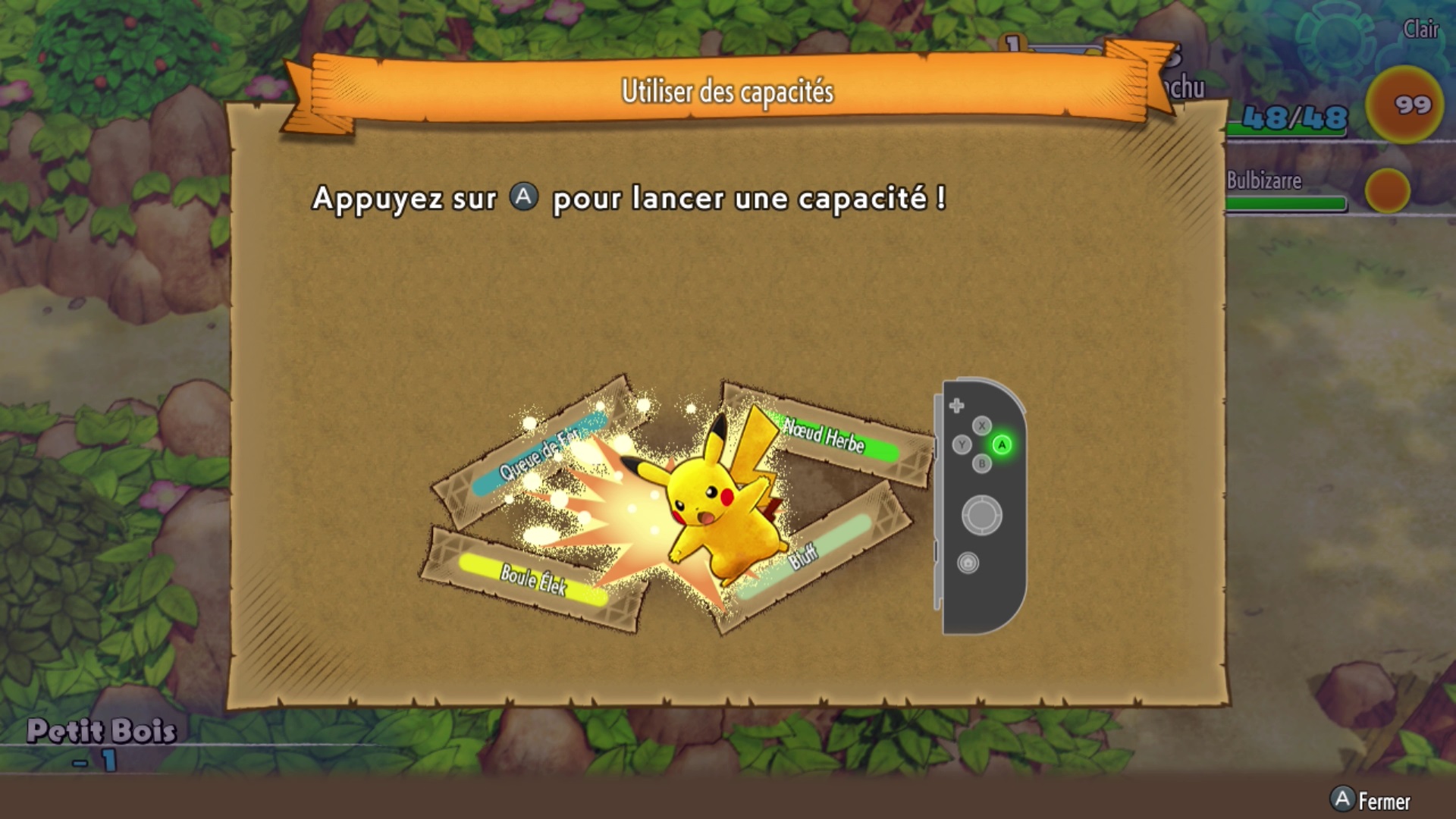Choose the Boule Élek move plate
This screenshot has width=1456, height=819.
532,580
